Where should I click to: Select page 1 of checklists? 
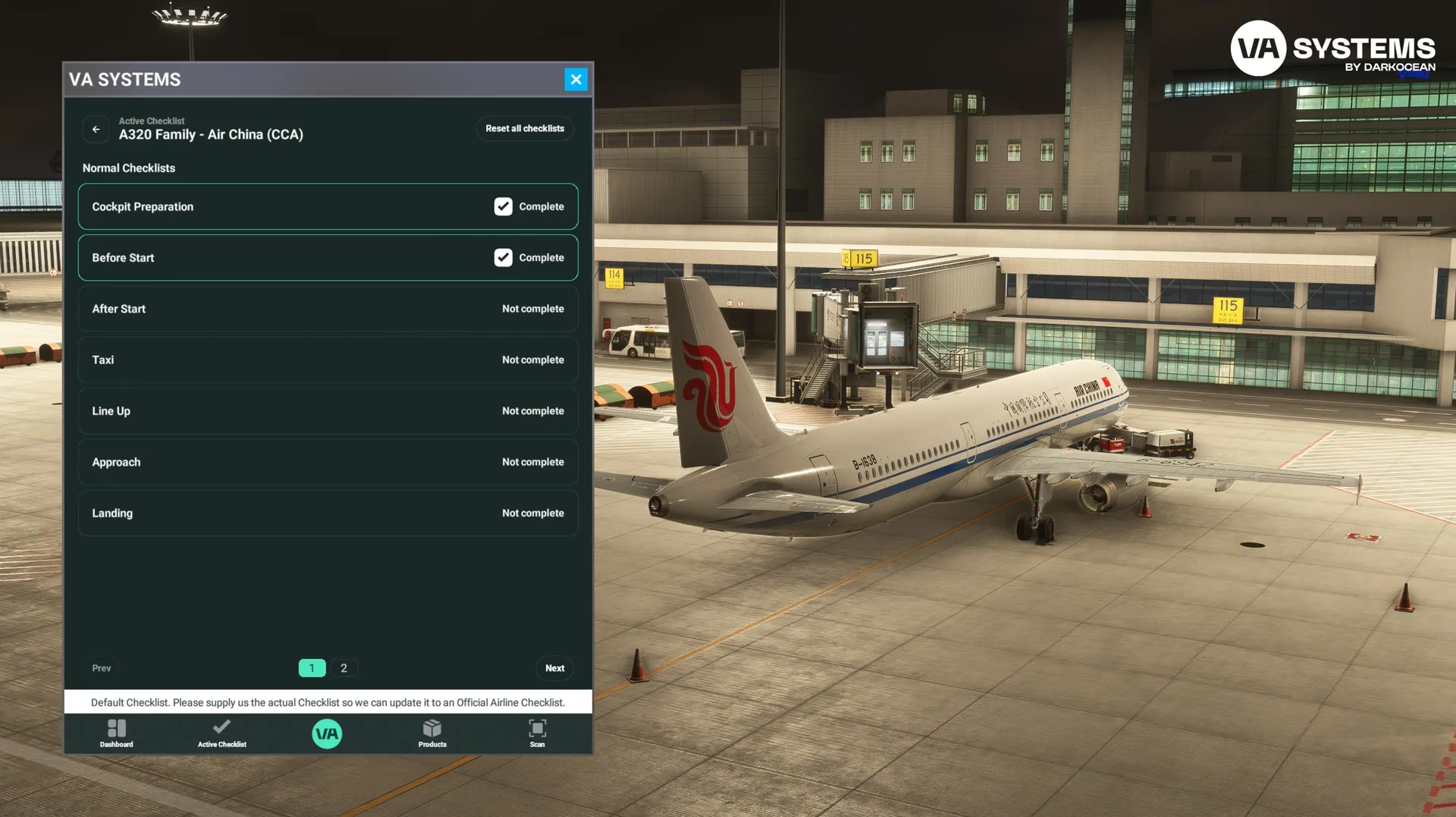click(312, 668)
